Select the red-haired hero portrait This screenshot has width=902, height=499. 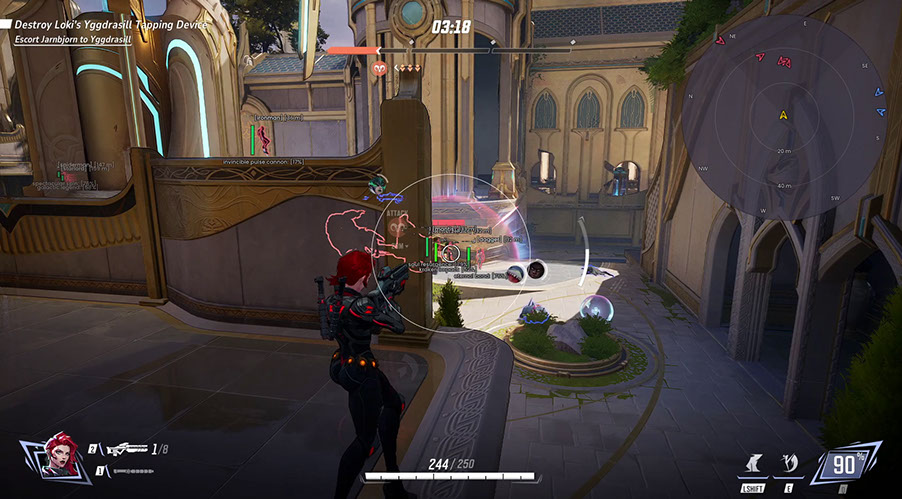tap(61, 458)
